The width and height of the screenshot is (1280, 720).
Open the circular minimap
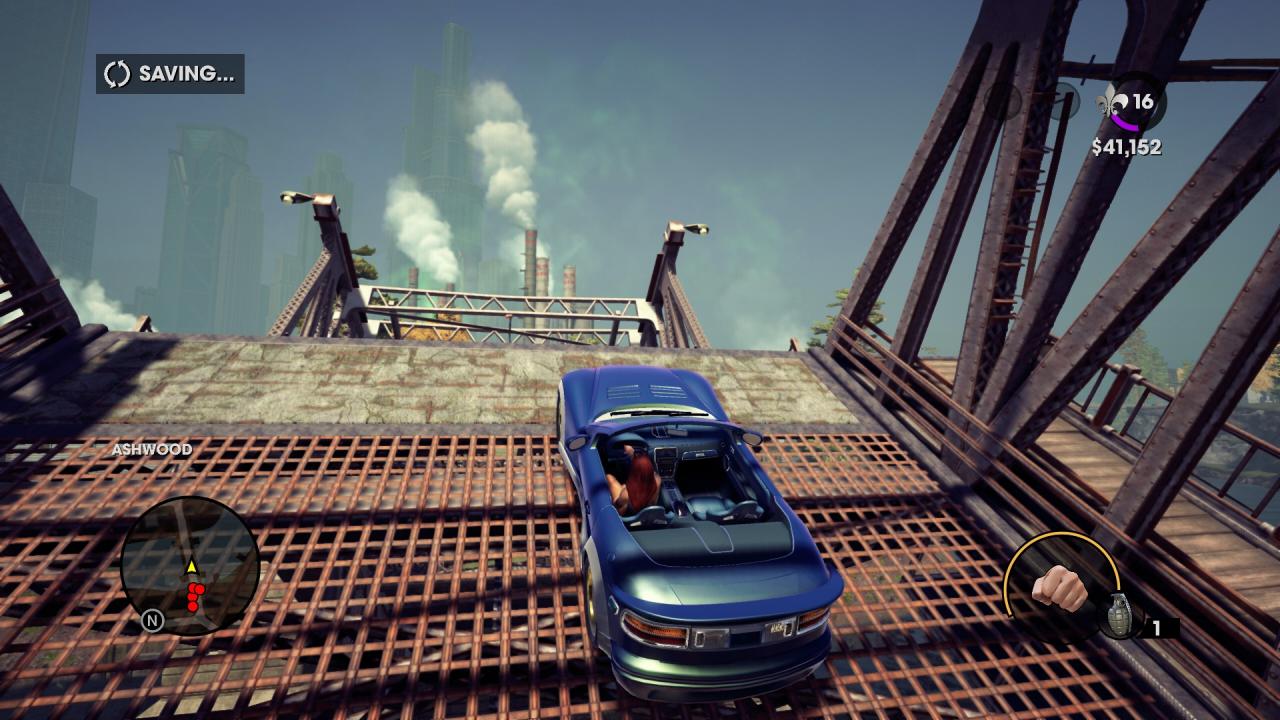point(190,566)
